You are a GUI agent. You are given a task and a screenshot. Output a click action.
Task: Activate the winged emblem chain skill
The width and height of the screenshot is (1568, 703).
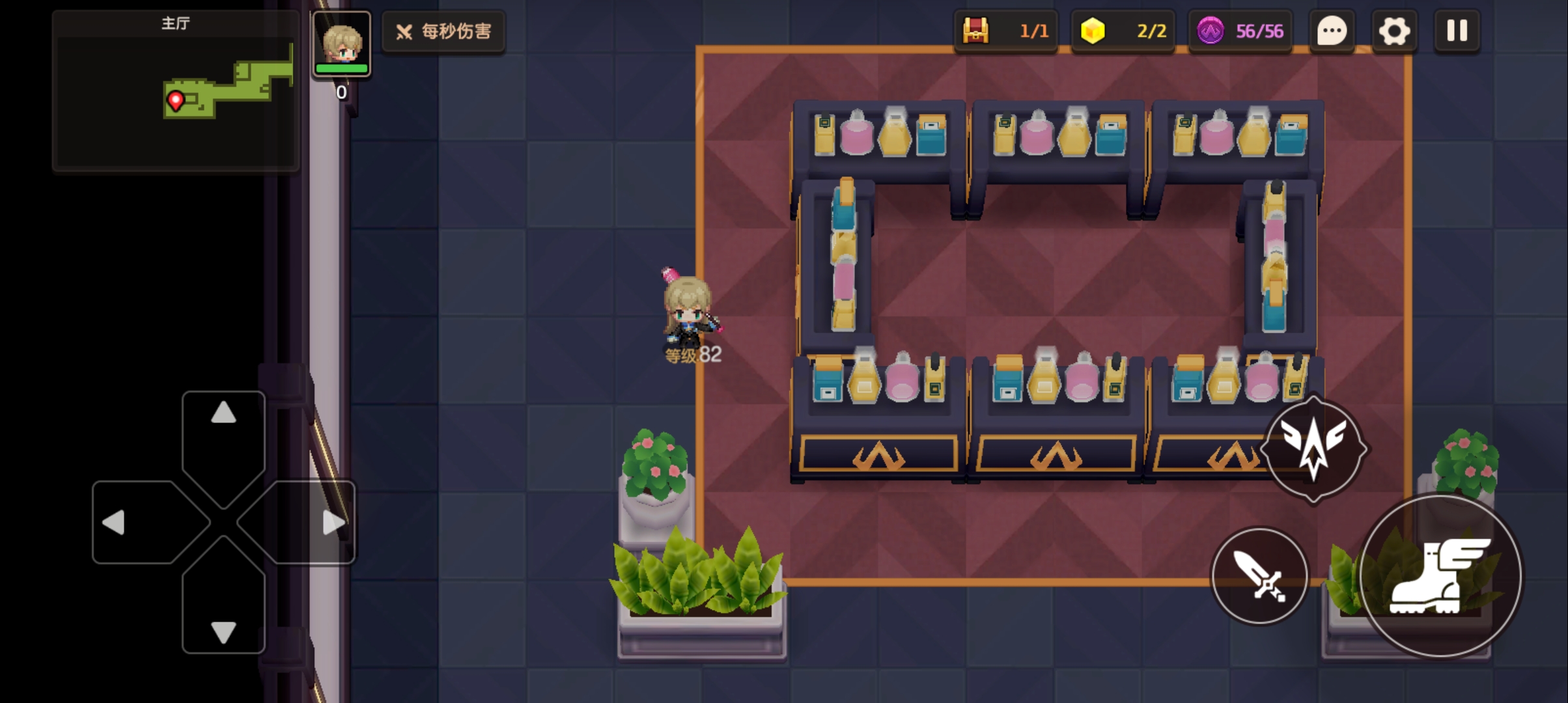[x=1313, y=449]
